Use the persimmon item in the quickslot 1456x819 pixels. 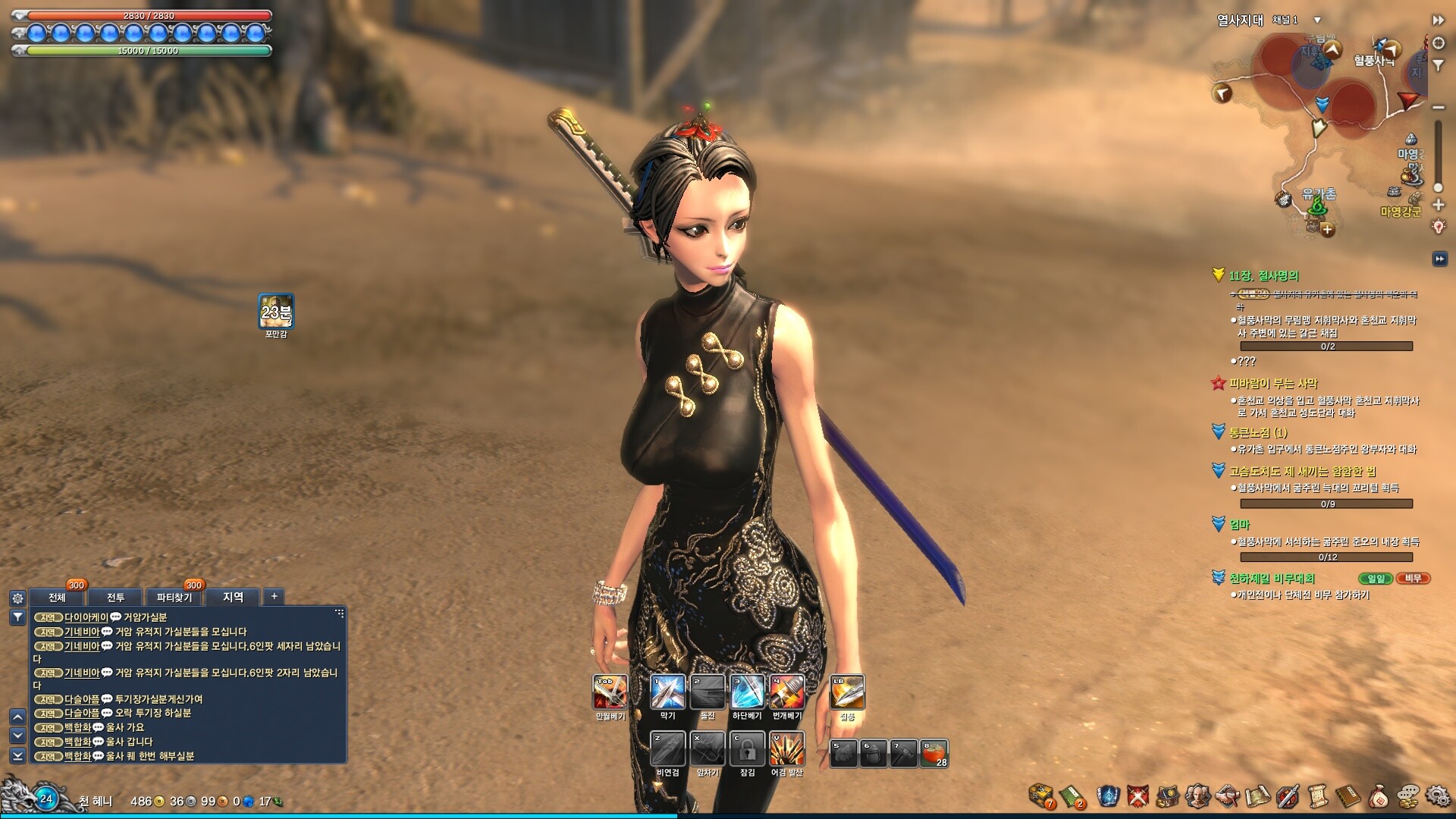(934, 753)
